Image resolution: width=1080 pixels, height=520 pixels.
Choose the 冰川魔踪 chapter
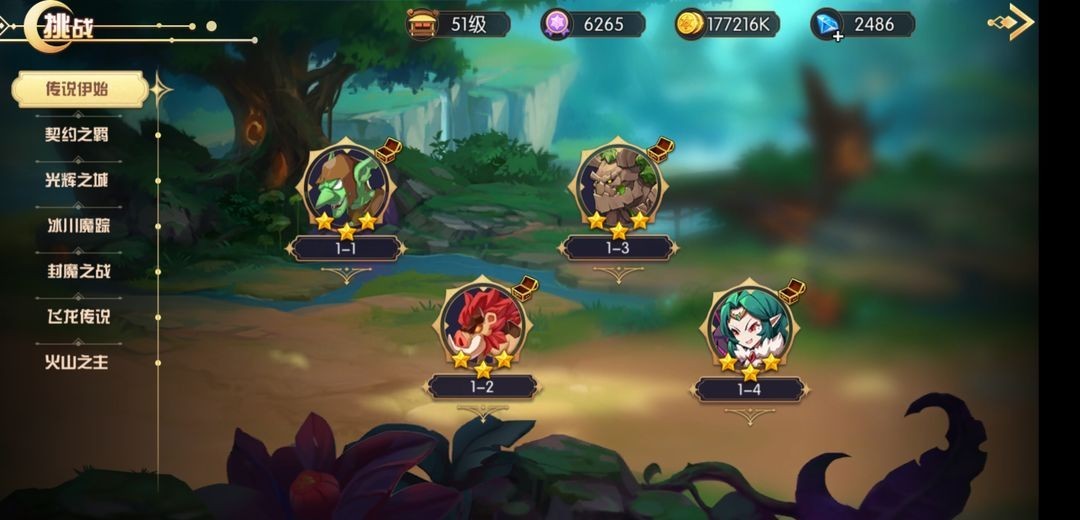[x=78, y=225]
